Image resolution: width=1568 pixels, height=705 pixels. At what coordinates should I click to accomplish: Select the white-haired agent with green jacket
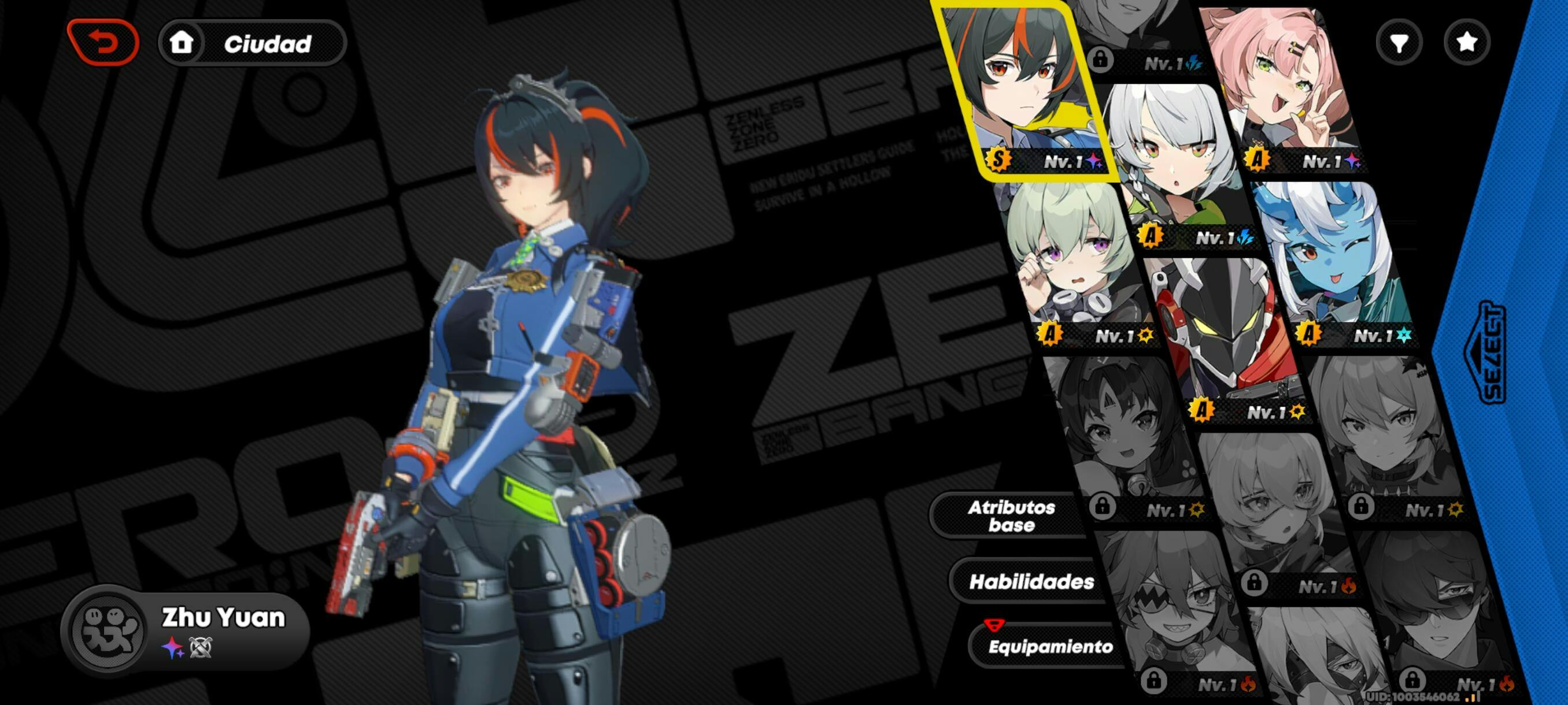pyautogui.click(x=1175, y=164)
